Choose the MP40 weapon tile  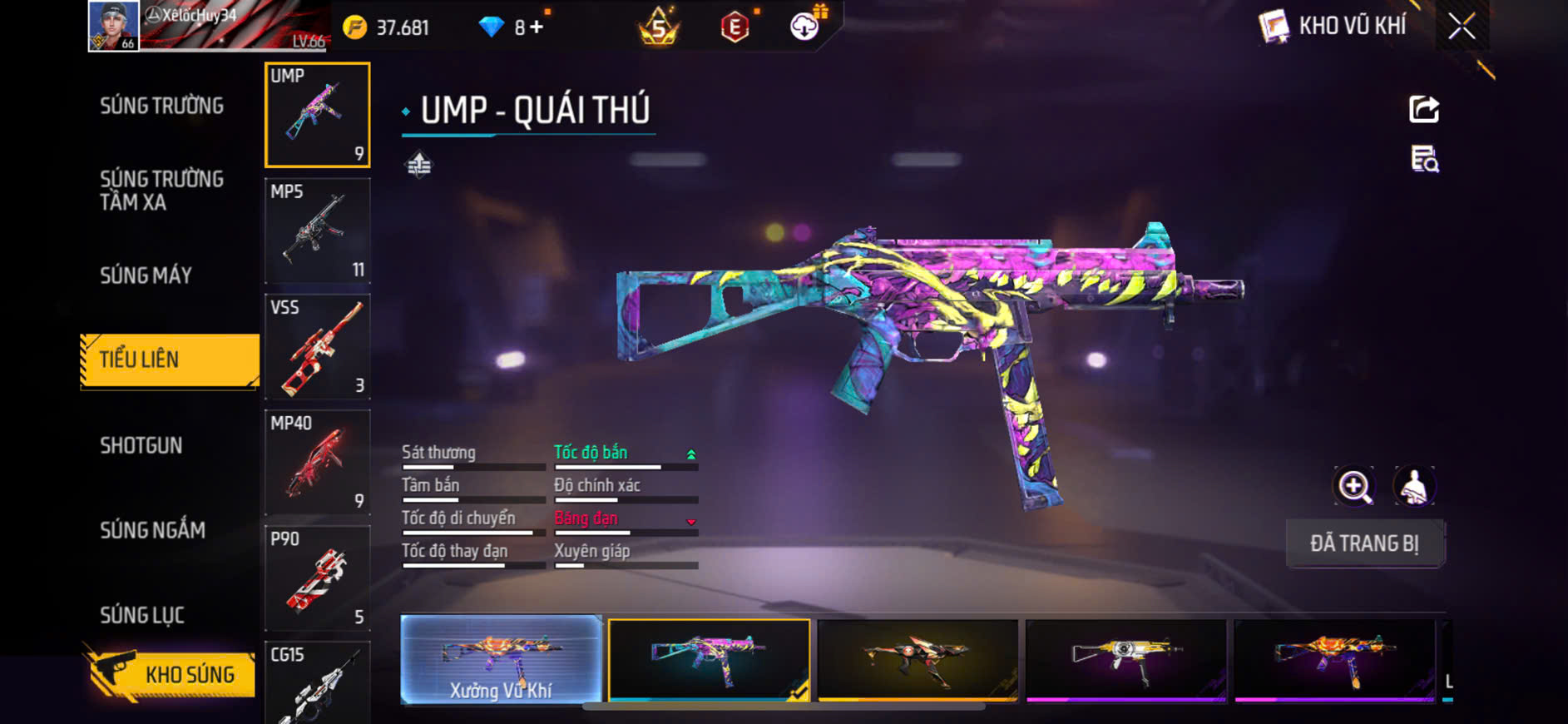point(317,462)
